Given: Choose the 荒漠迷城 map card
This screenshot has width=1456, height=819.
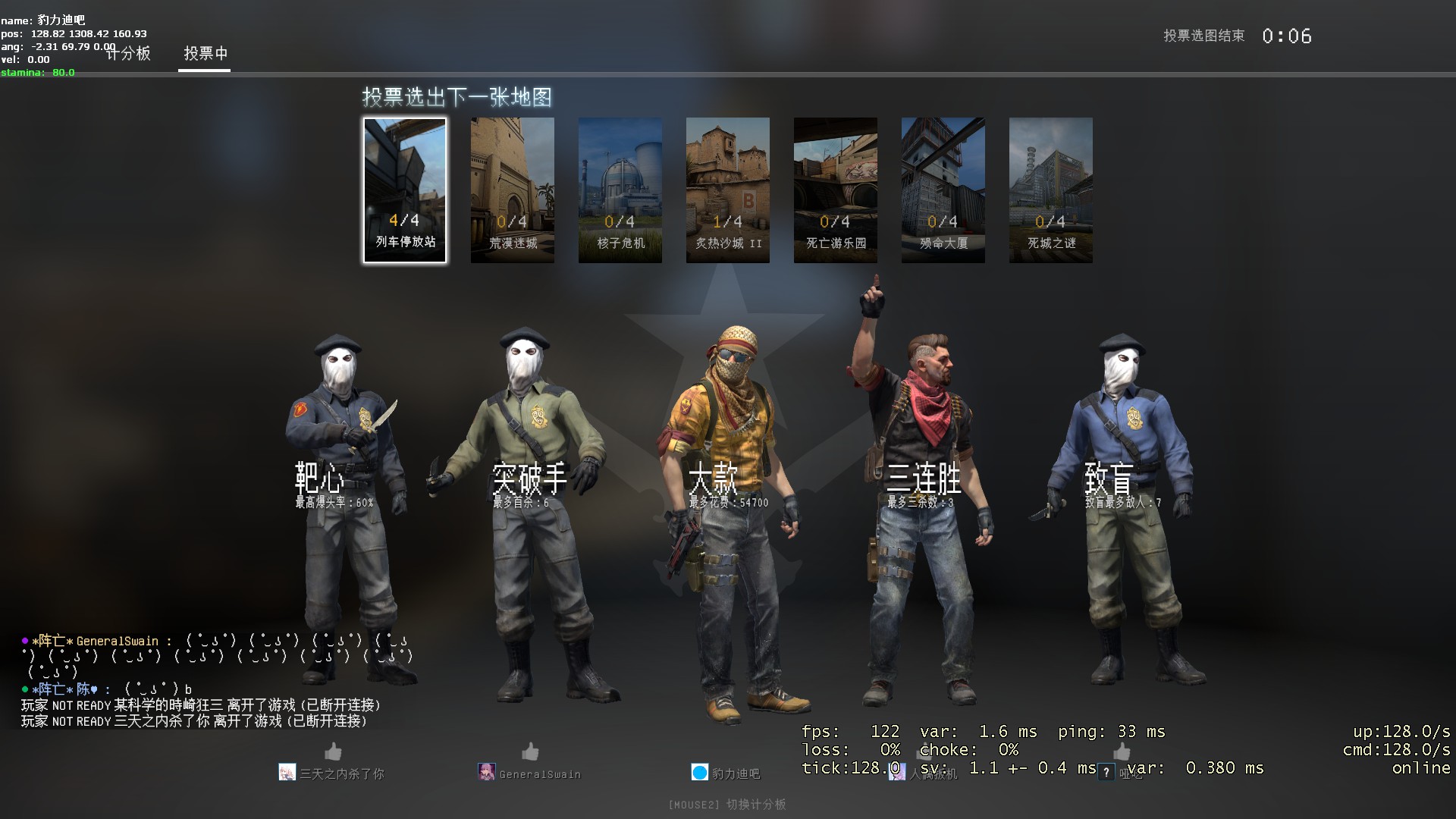Looking at the screenshot, I should pos(513,190).
